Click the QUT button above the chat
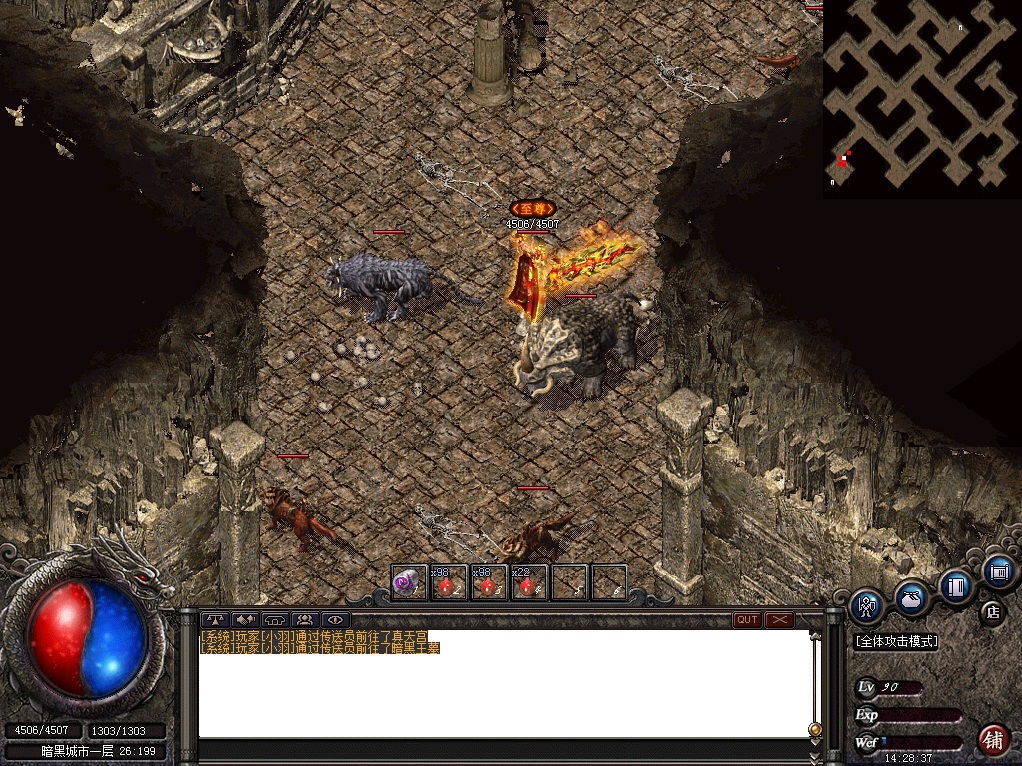Viewport: 1022px width, 766px height. [x=747, y=620]
